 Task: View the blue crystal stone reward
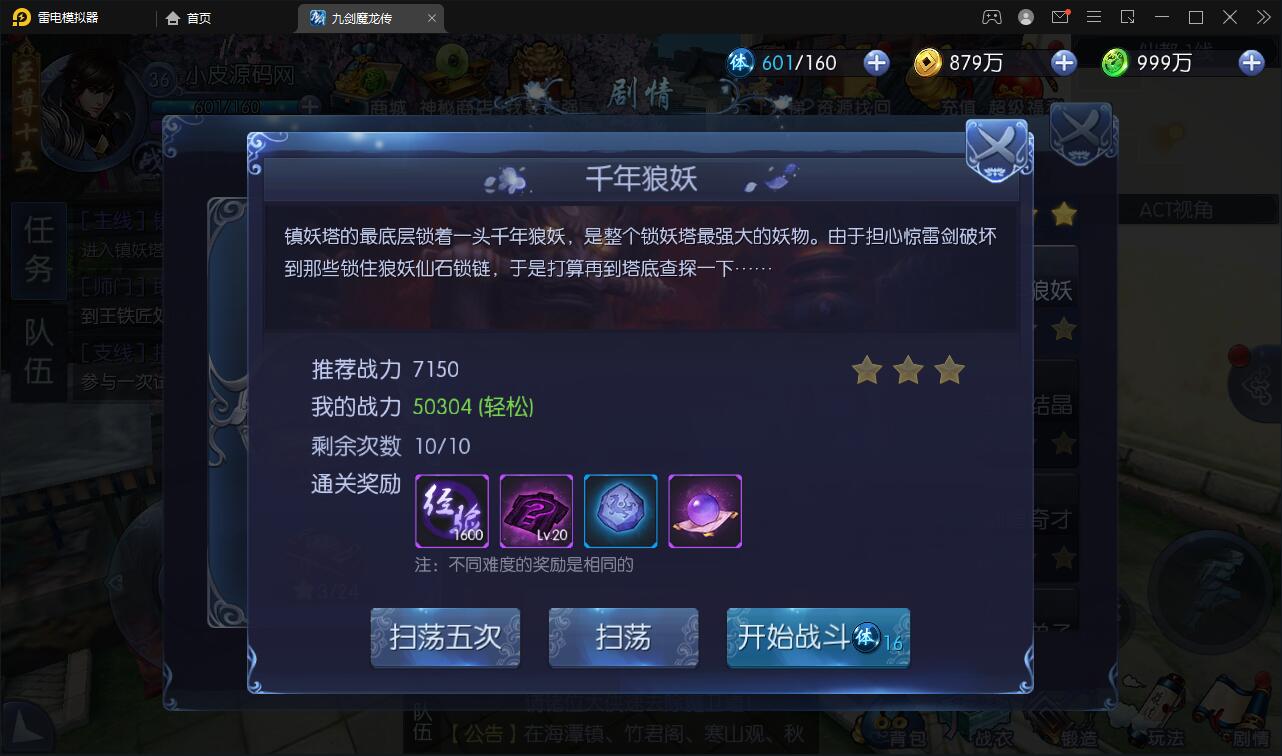620,511
